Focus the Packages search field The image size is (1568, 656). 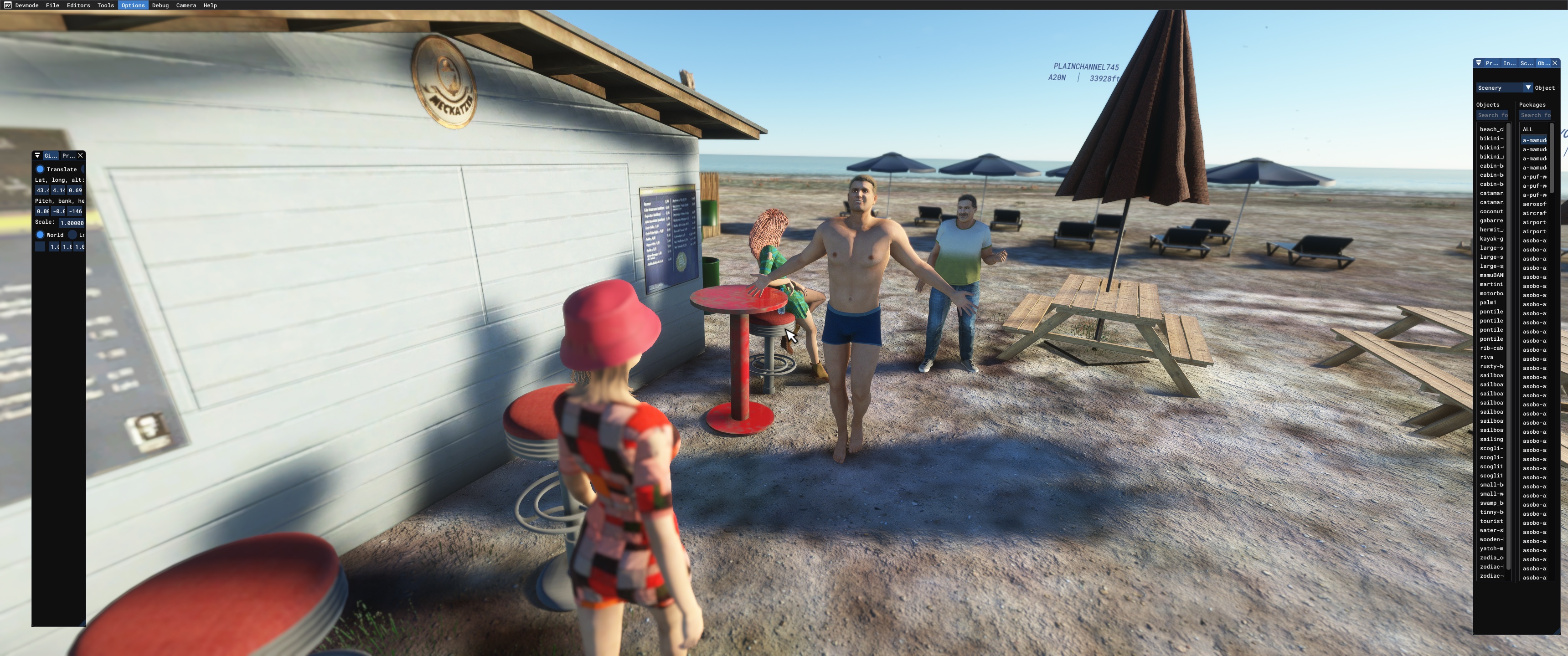point(1535,115)
